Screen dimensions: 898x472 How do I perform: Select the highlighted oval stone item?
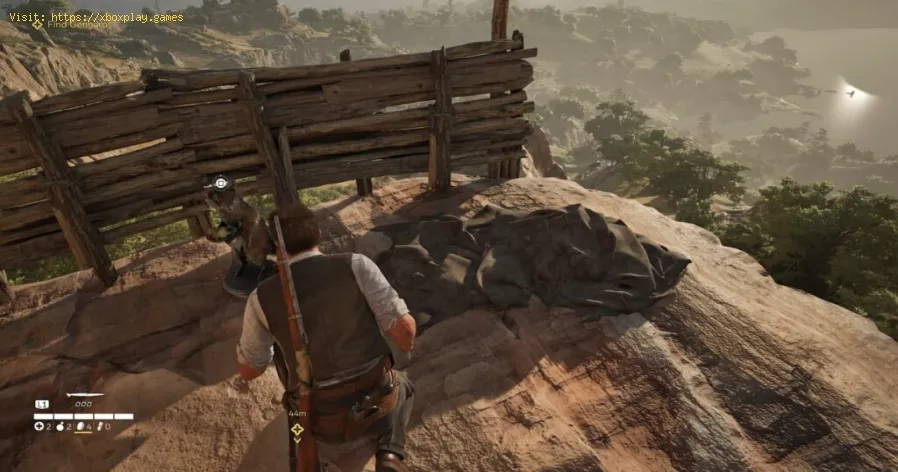82,426
